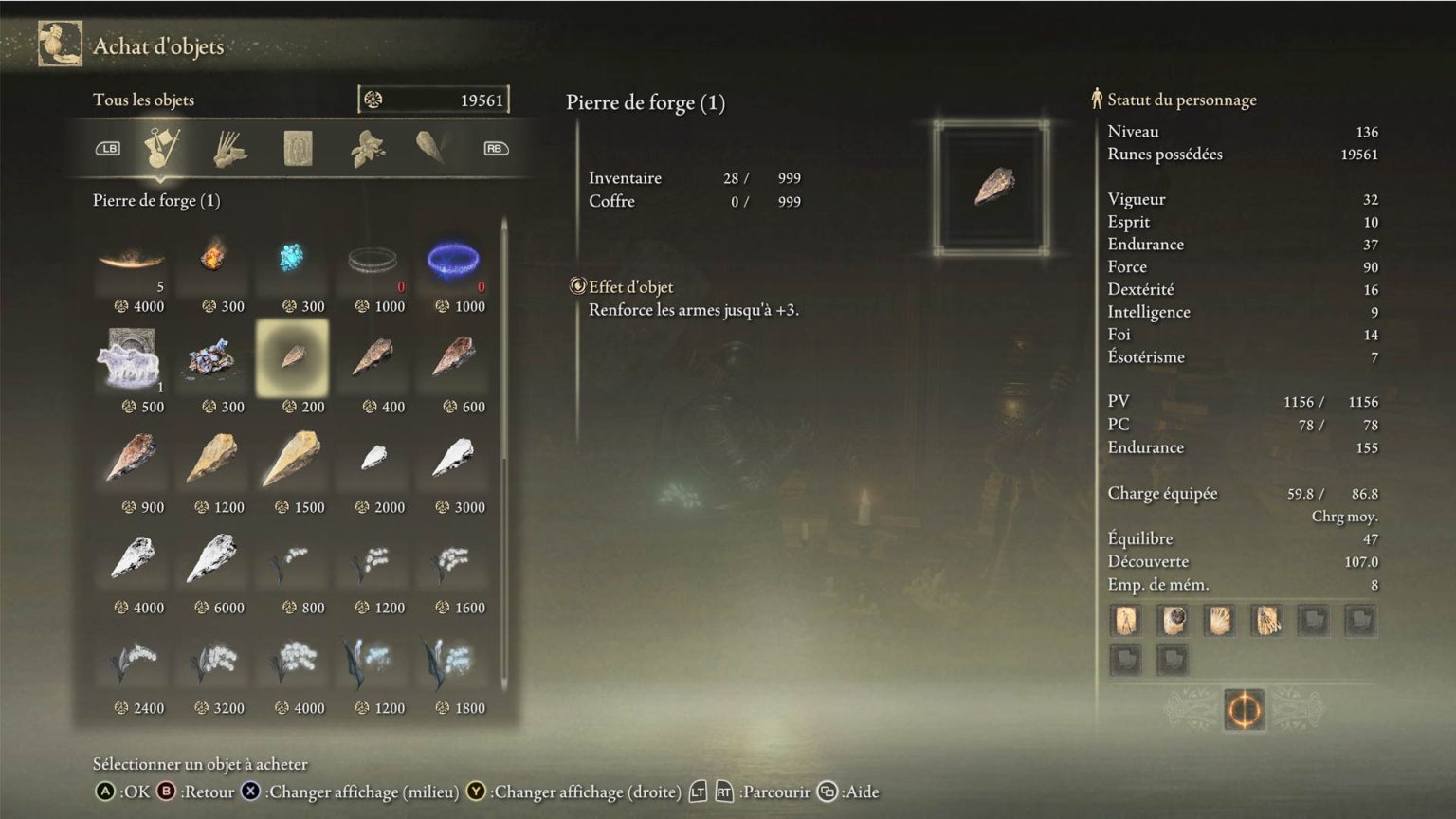Choose the ghostly cattle spirit item for 500
This screenshot has width=1456, height=819.
coord(133,360)
